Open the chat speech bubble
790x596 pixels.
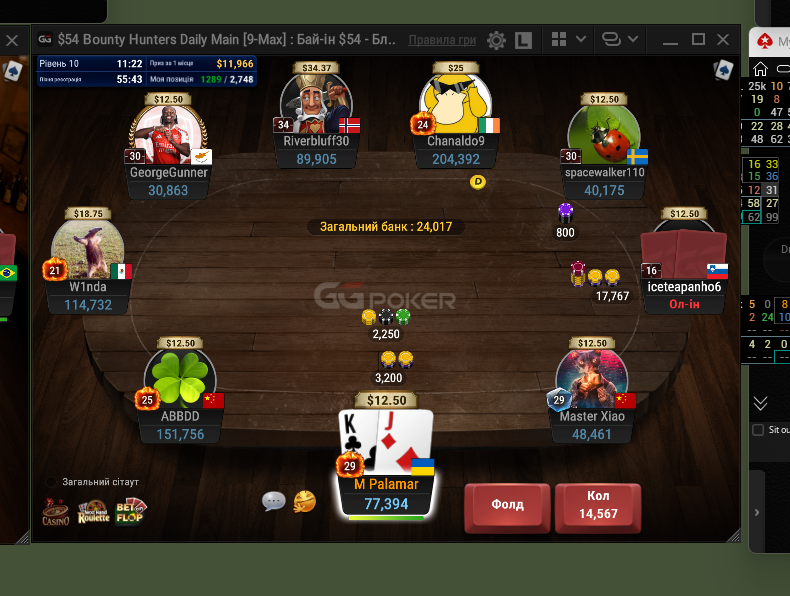click(x=273, y=501)
